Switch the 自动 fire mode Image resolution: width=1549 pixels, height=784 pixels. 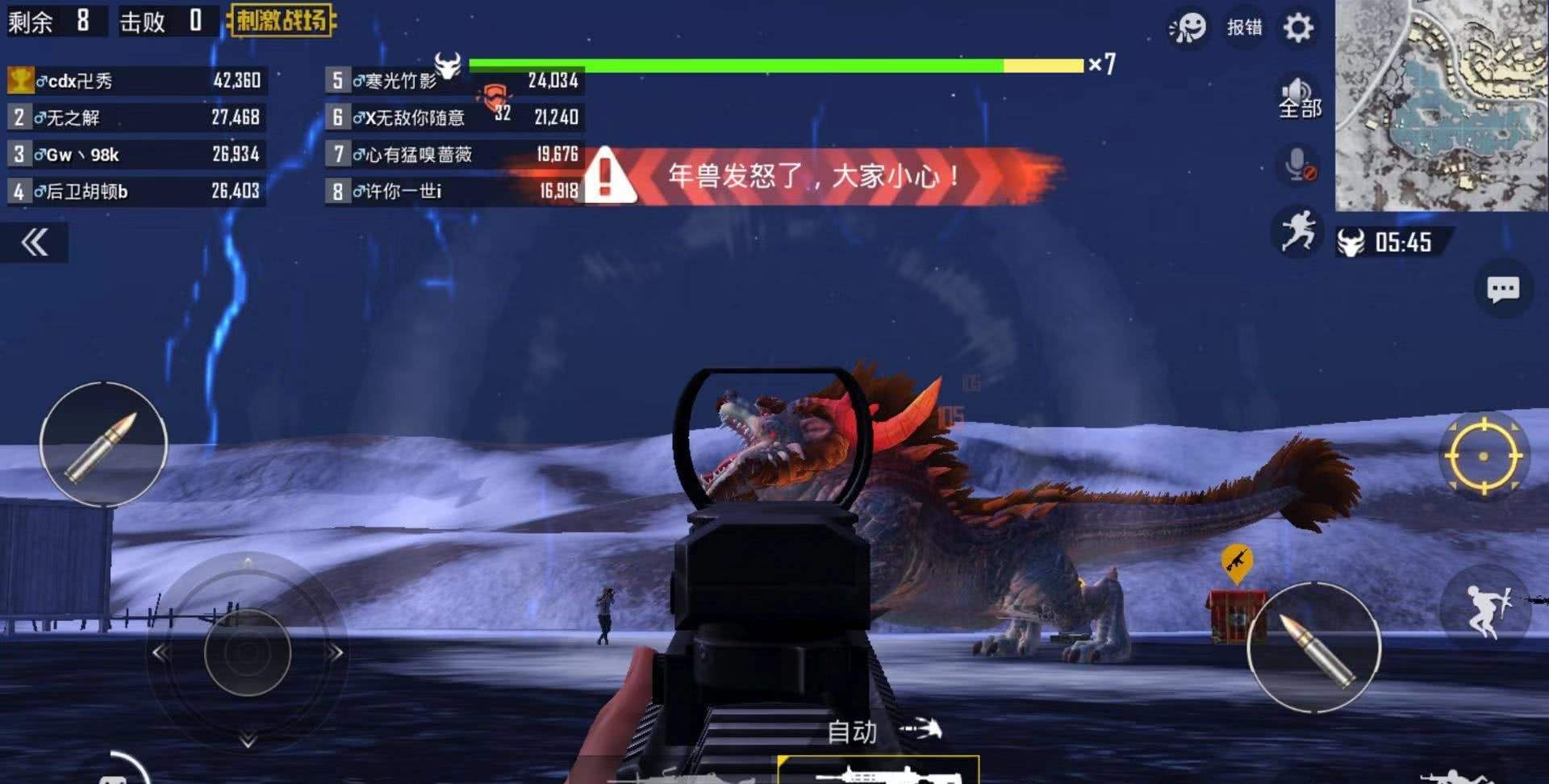pos(853,732)
